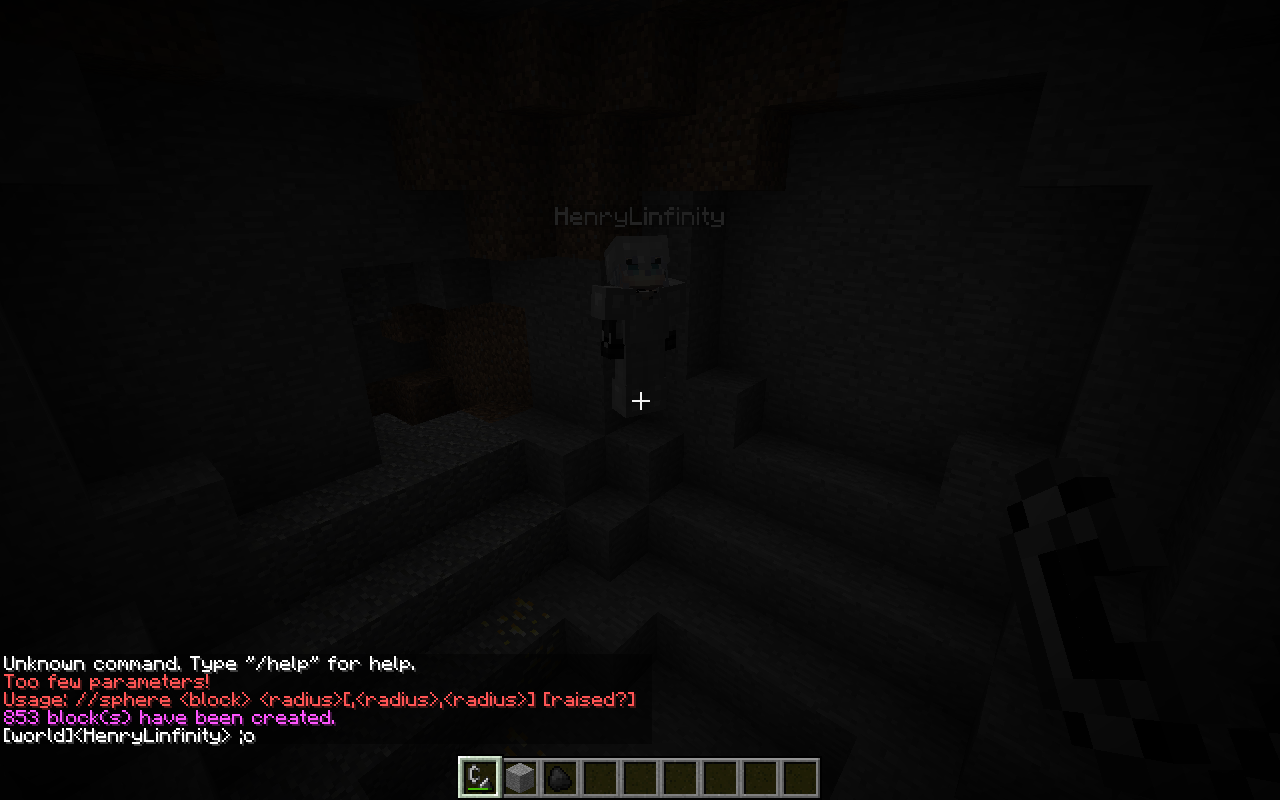This screenshot has height=800, width=1280.
Task: Click the green durability bar under flint and steel
Action: click(x=477, y=788)
